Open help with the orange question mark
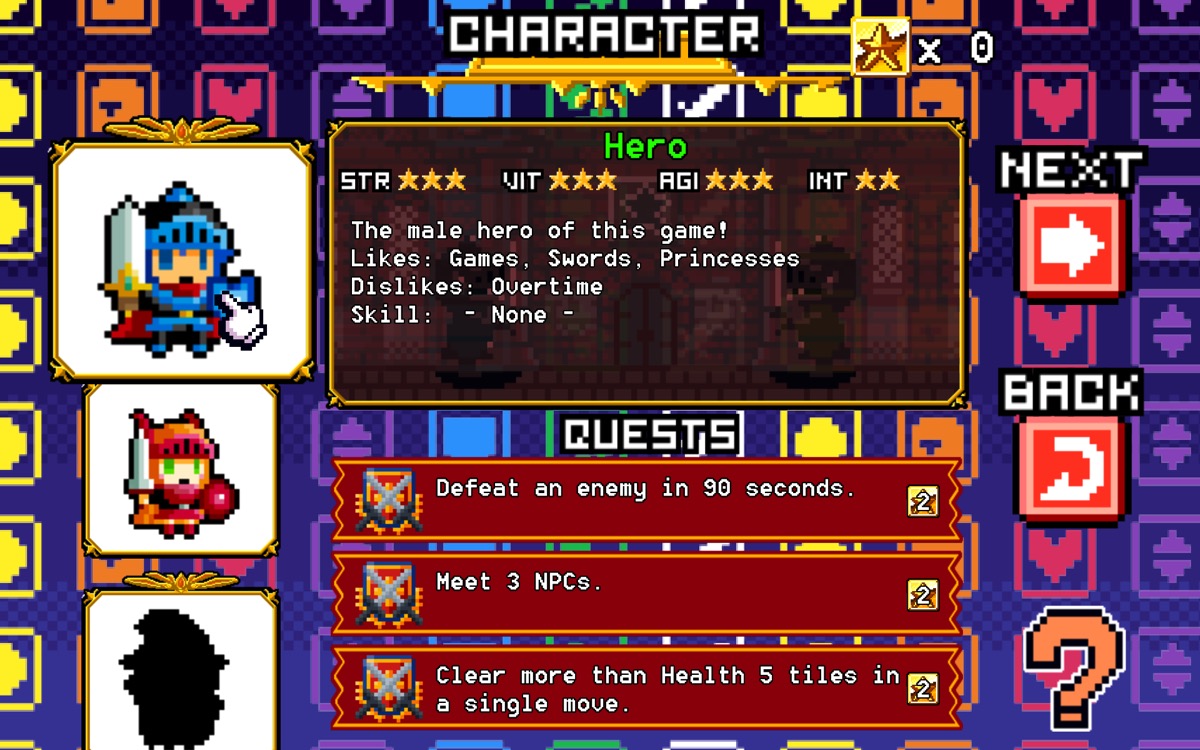Screen dimensions: 1200x750 tap(1074, 666)
